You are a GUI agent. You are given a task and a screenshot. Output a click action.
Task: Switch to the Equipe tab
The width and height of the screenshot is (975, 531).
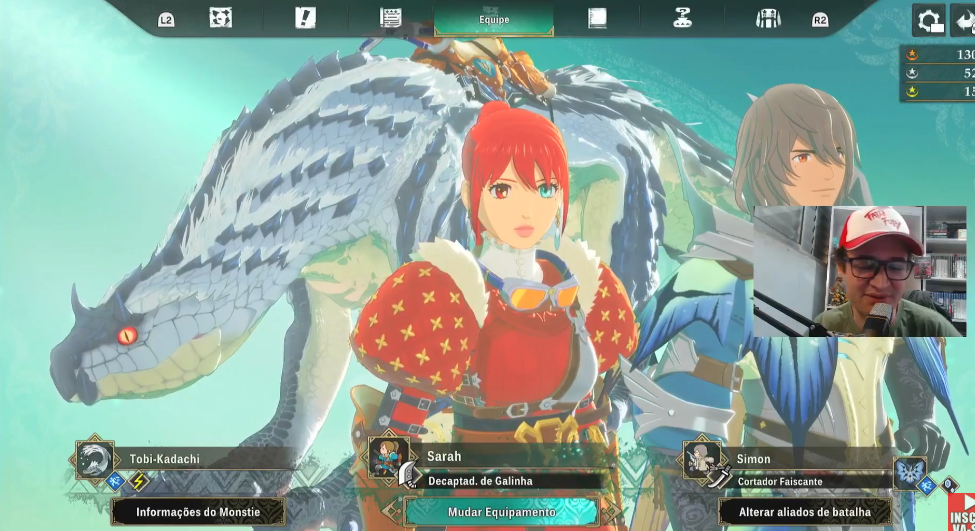[494, 19]
